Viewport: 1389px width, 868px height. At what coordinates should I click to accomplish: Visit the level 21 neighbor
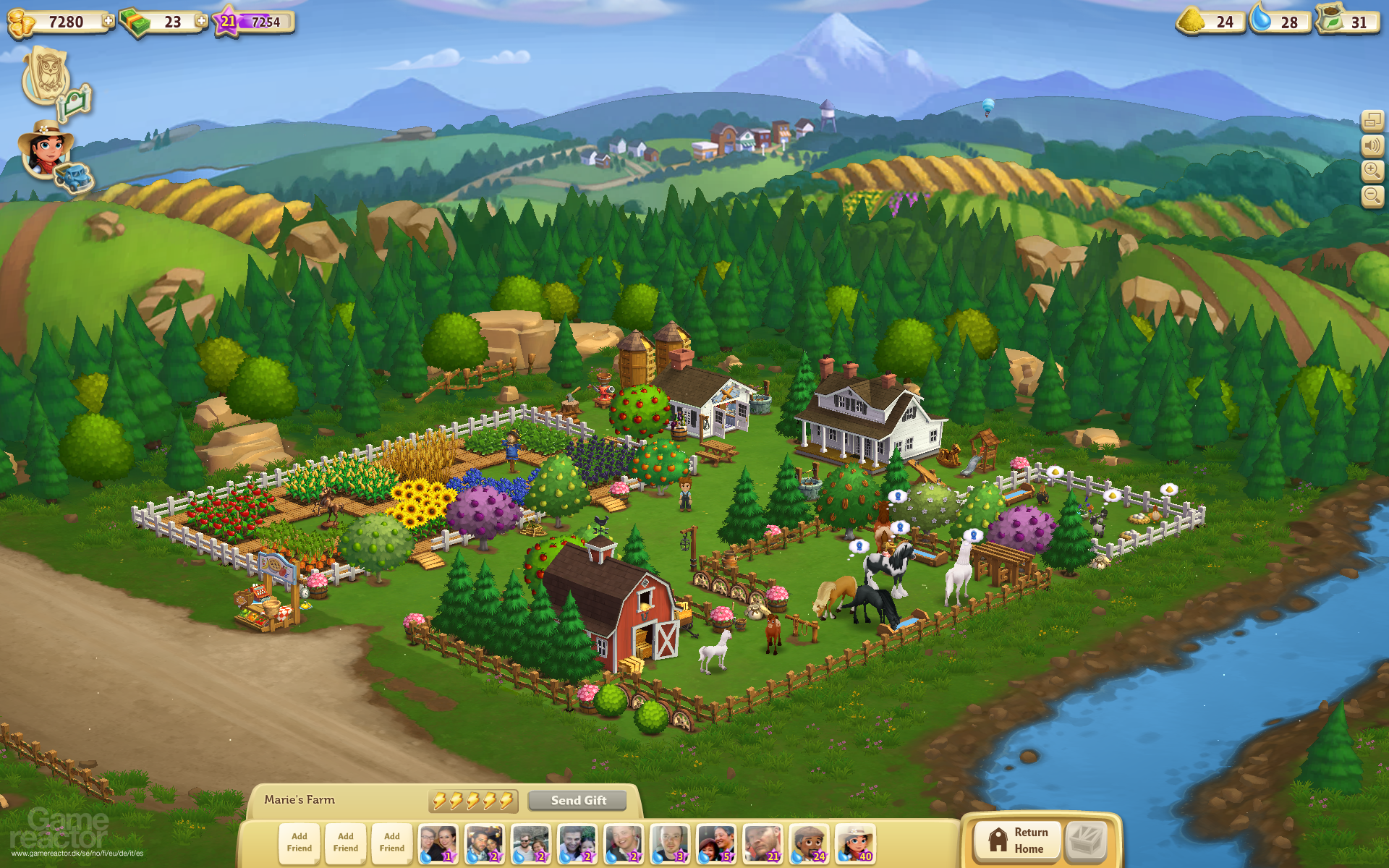pos(763,843)
